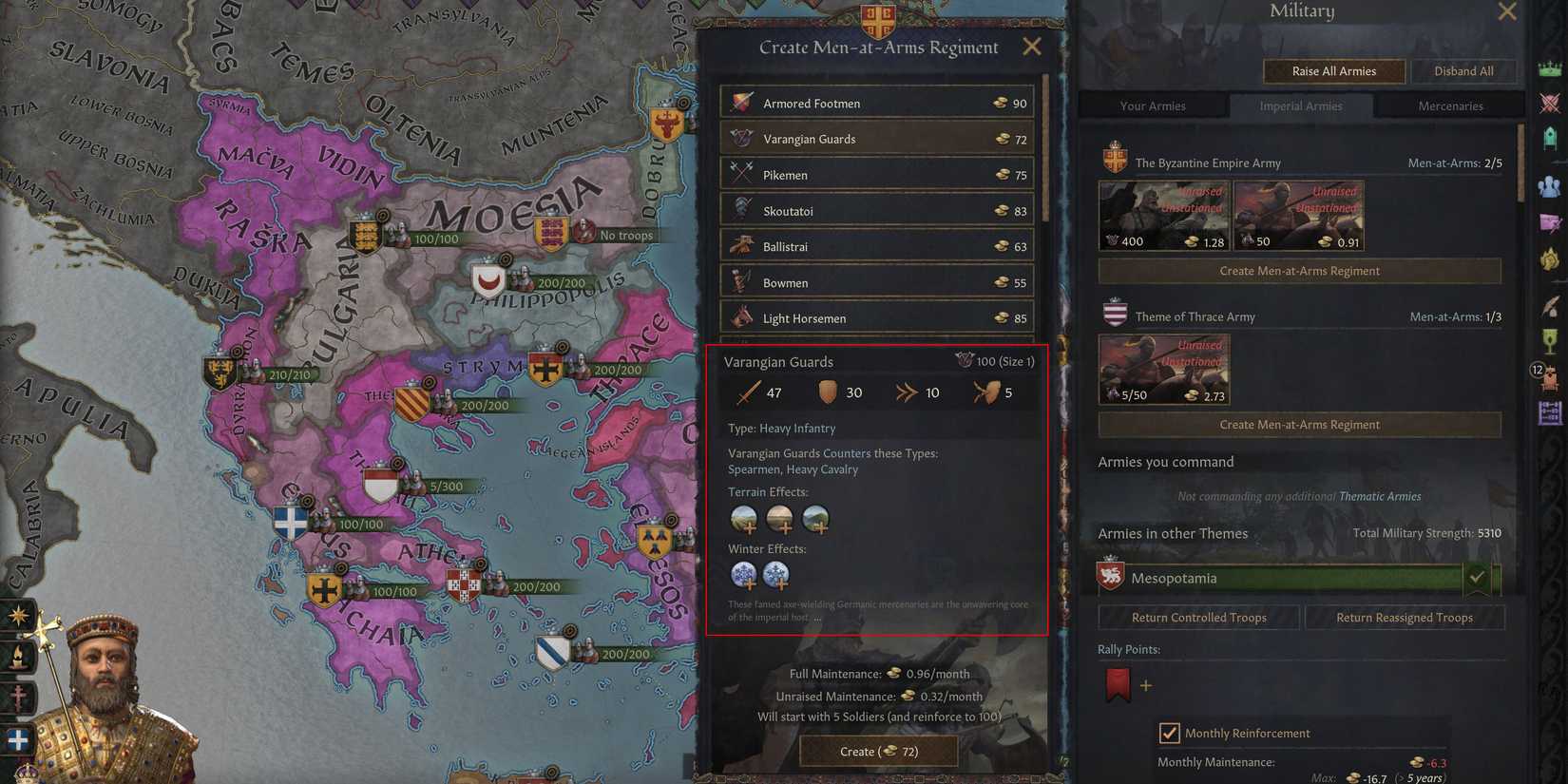Image resolution: width=1568 pixels, height=784 pixels.
Task: Select Pikemen from the regiment list
Action: pyautogui.click(x=874, y=174)
